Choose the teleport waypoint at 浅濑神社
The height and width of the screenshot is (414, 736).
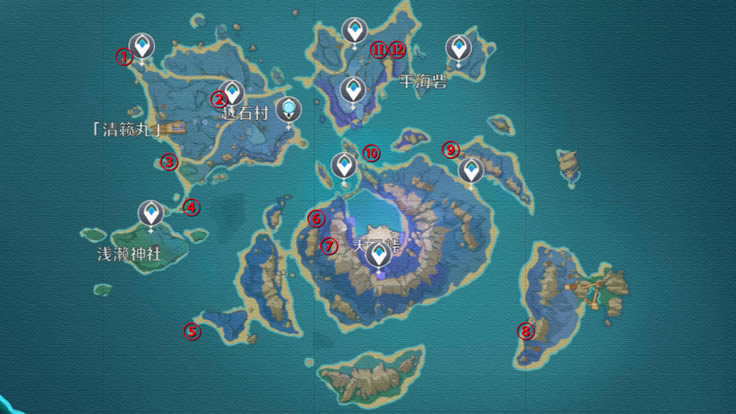[151, 213]
